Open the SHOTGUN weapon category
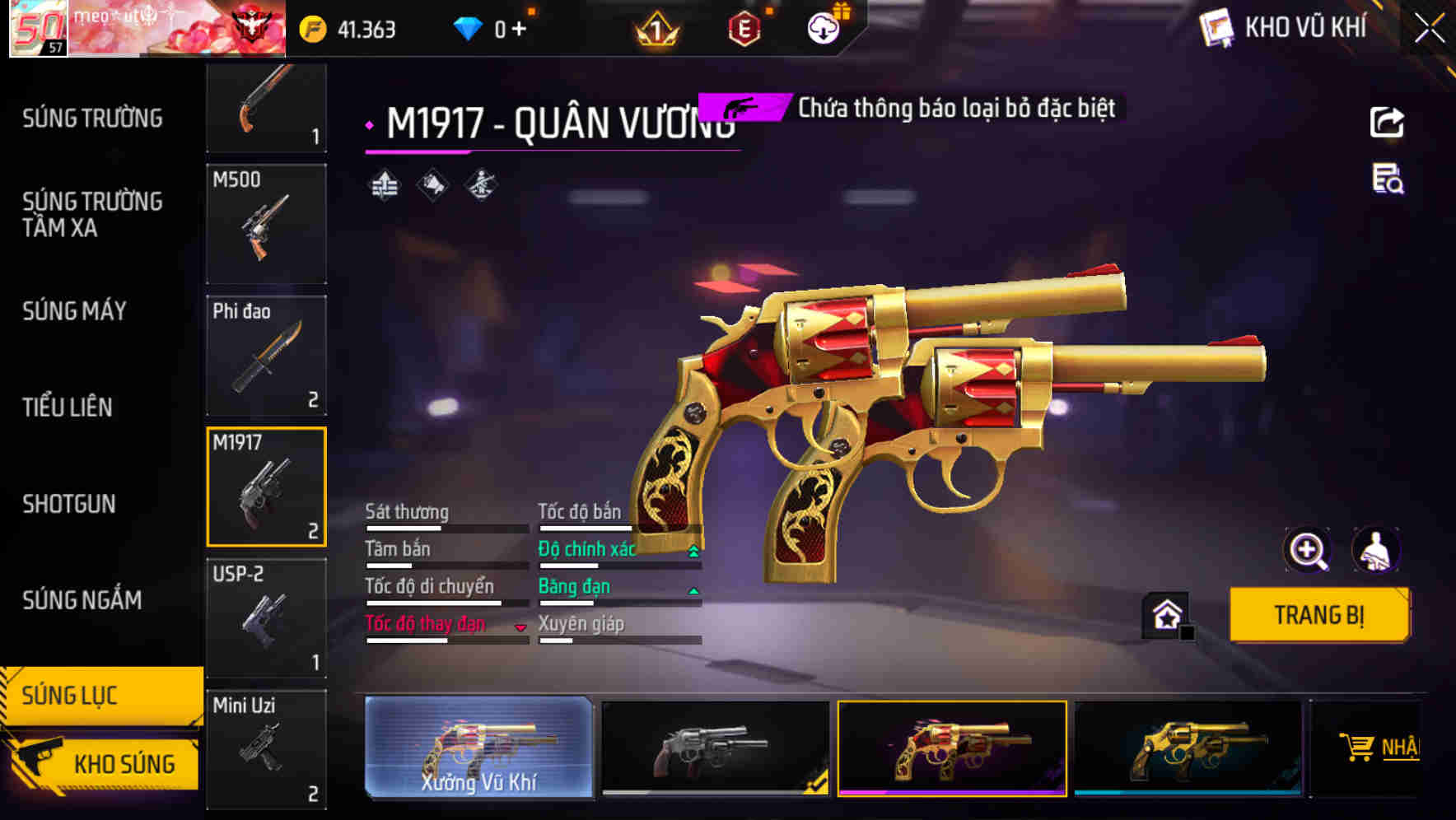This screenshot has height=820, width=1456. [70, 504]
